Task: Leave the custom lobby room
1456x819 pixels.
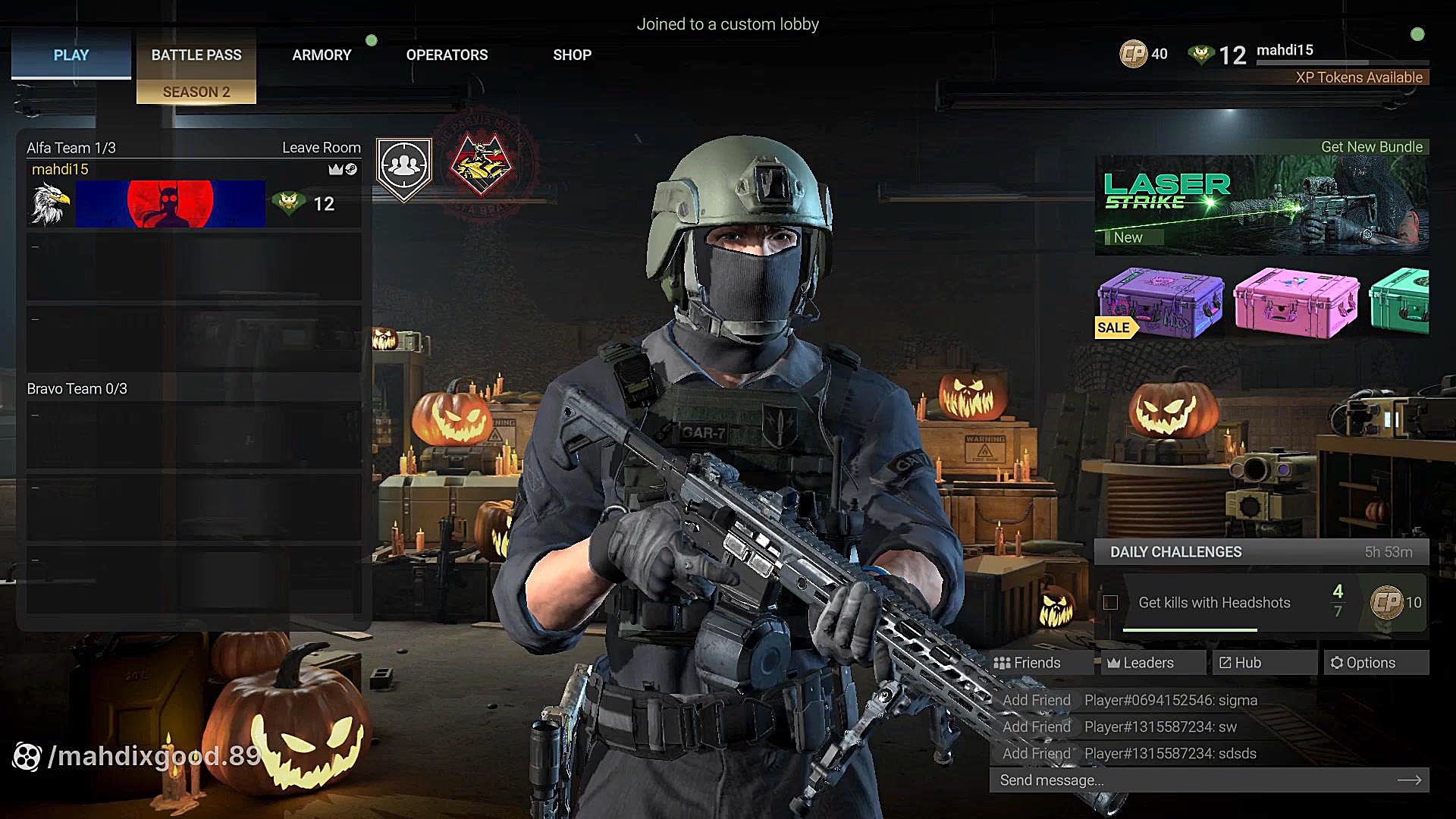Action: pyautogui.click(x=322, y=148)
